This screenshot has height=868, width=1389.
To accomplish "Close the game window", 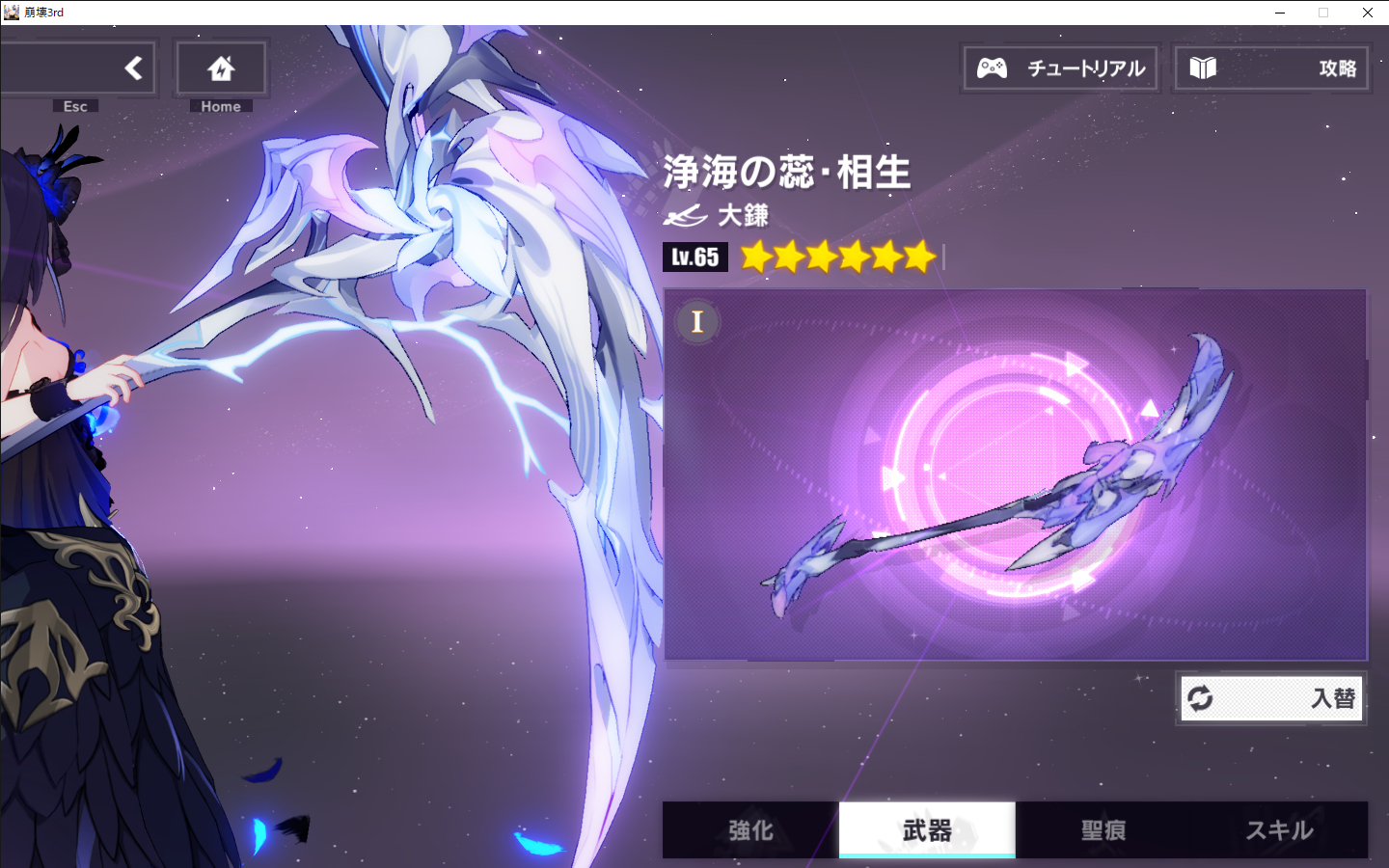I will [1367, 13].
